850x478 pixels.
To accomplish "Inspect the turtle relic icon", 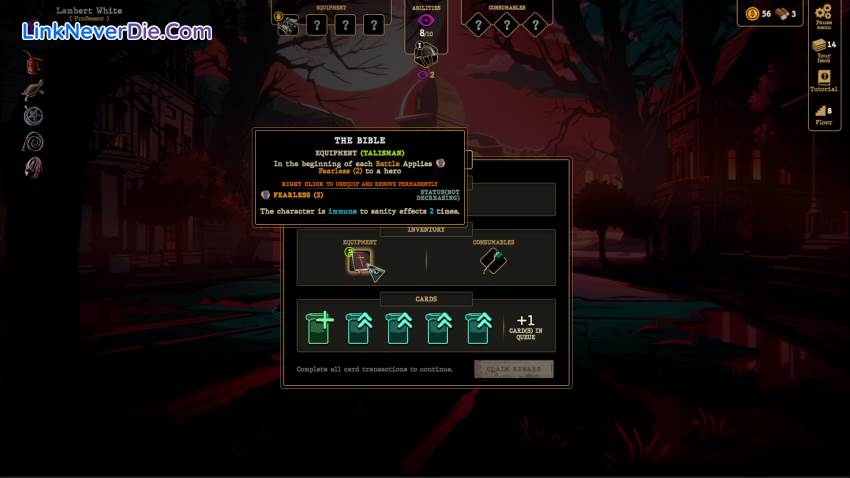I will click(x=33, y=91).
